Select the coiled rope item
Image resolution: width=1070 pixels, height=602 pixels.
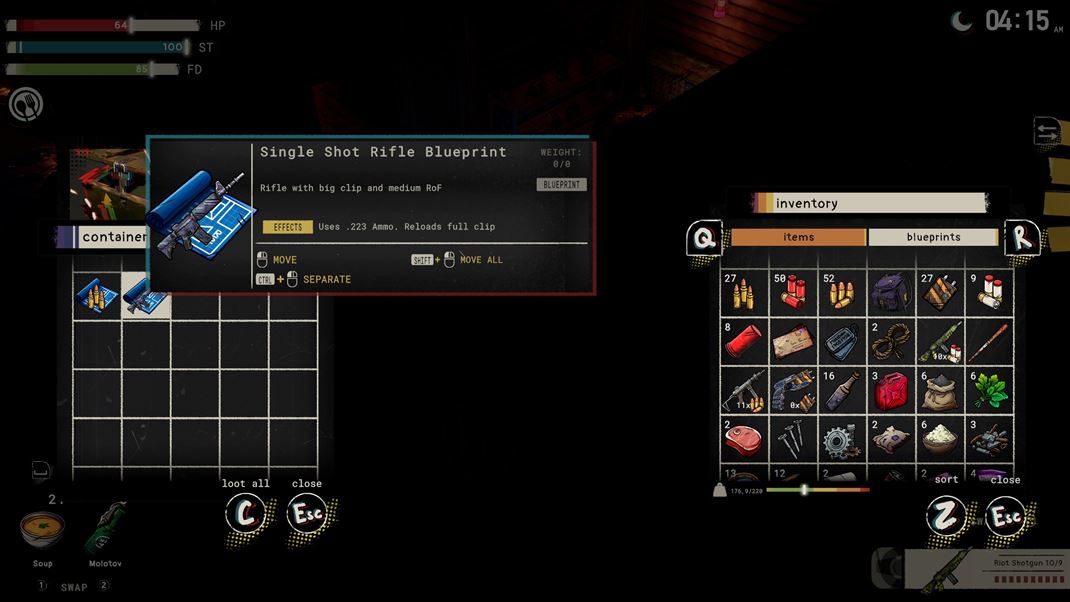889,342
